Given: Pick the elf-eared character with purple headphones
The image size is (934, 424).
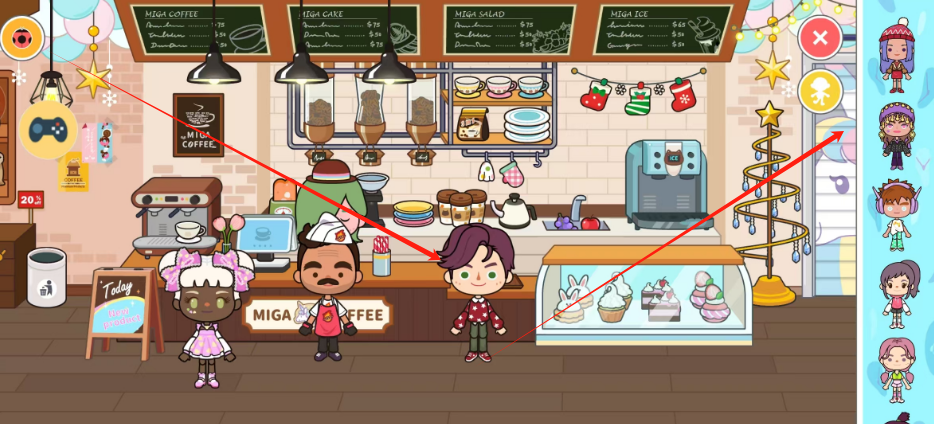Looking at the screenshot, I should 897,214.
